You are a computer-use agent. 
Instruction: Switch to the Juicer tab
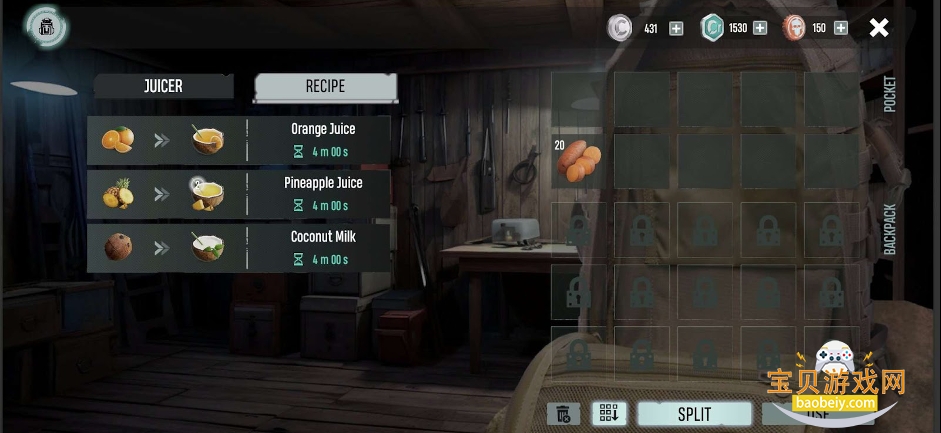click(163, 86)
